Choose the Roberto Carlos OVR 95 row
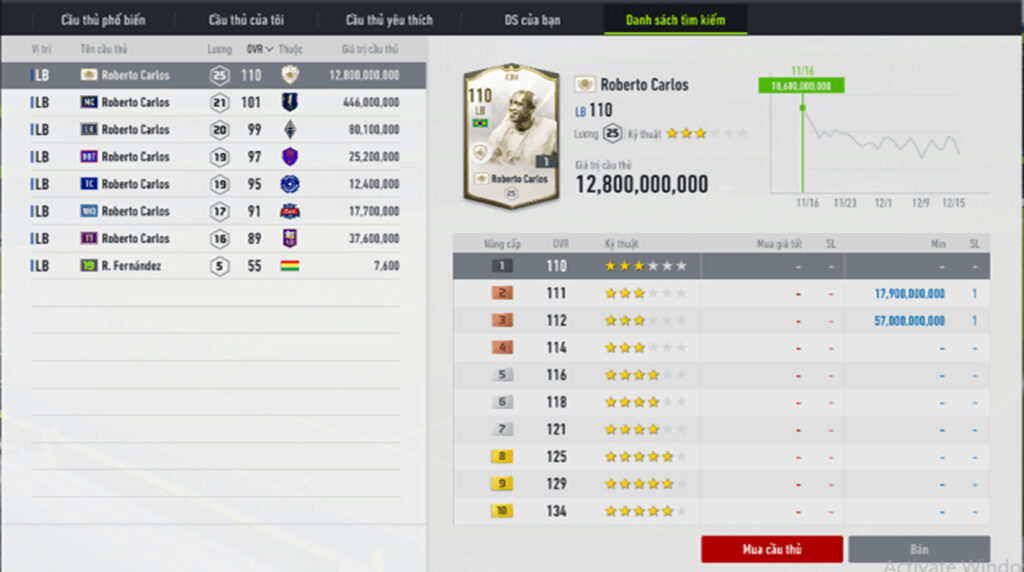Screen dimensions: 1024x572 click(214, 184)
